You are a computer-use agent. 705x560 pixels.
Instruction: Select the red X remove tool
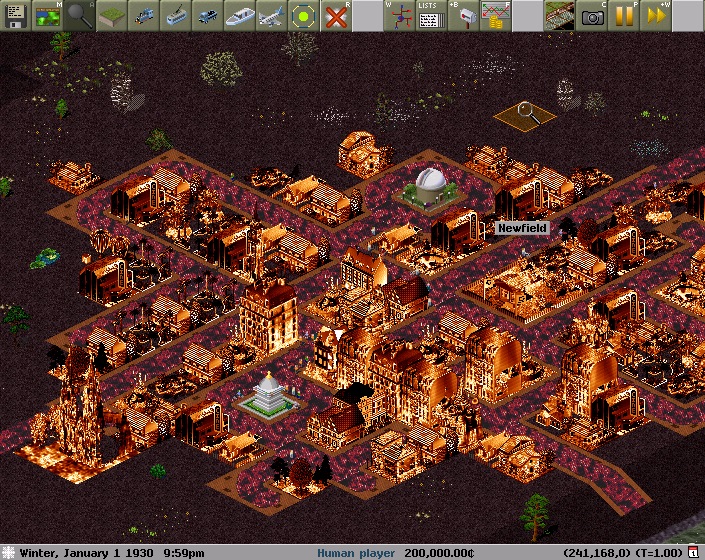point(337,15)
